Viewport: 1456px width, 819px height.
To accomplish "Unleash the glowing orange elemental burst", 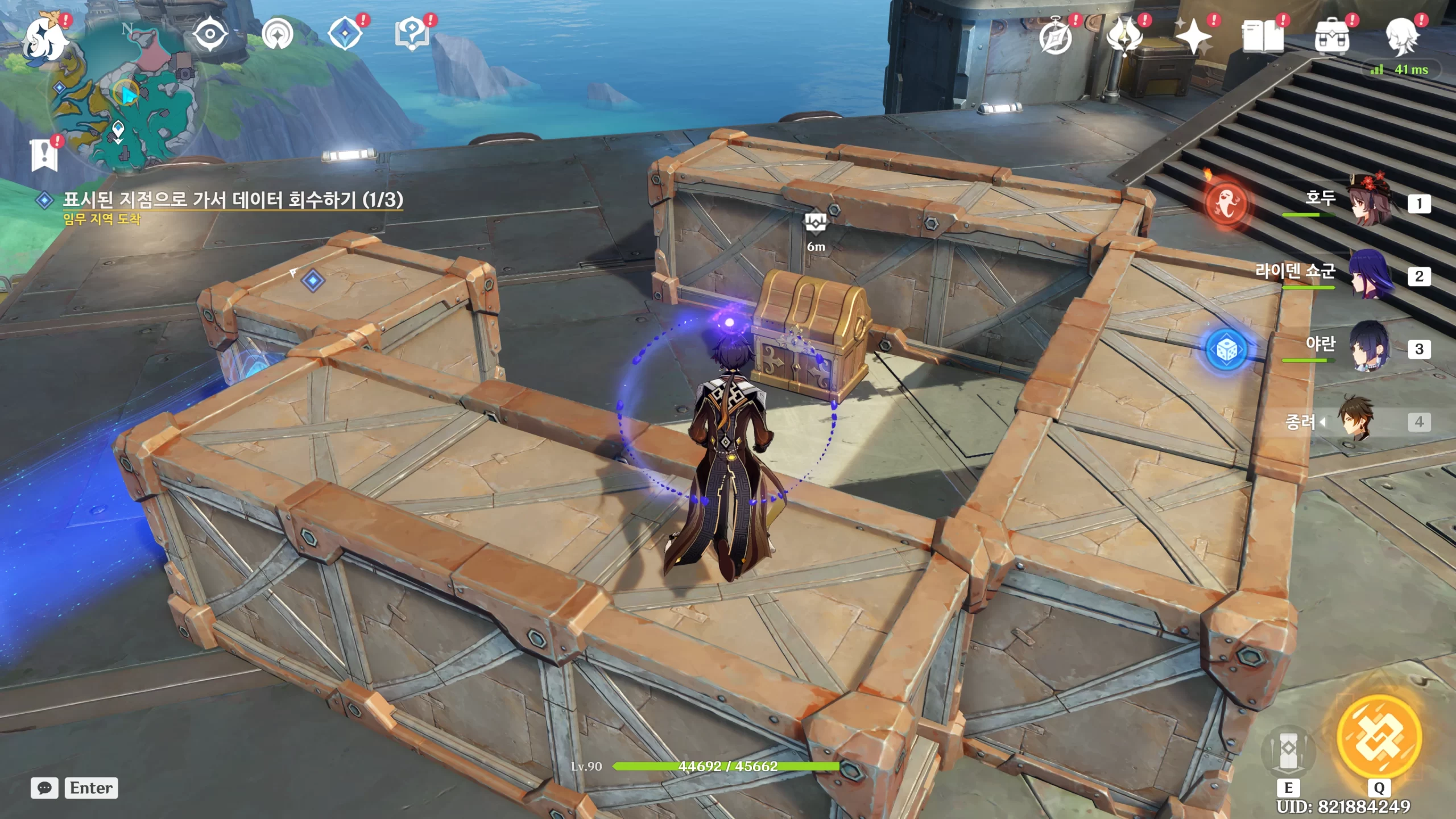I will (1379, 738).
